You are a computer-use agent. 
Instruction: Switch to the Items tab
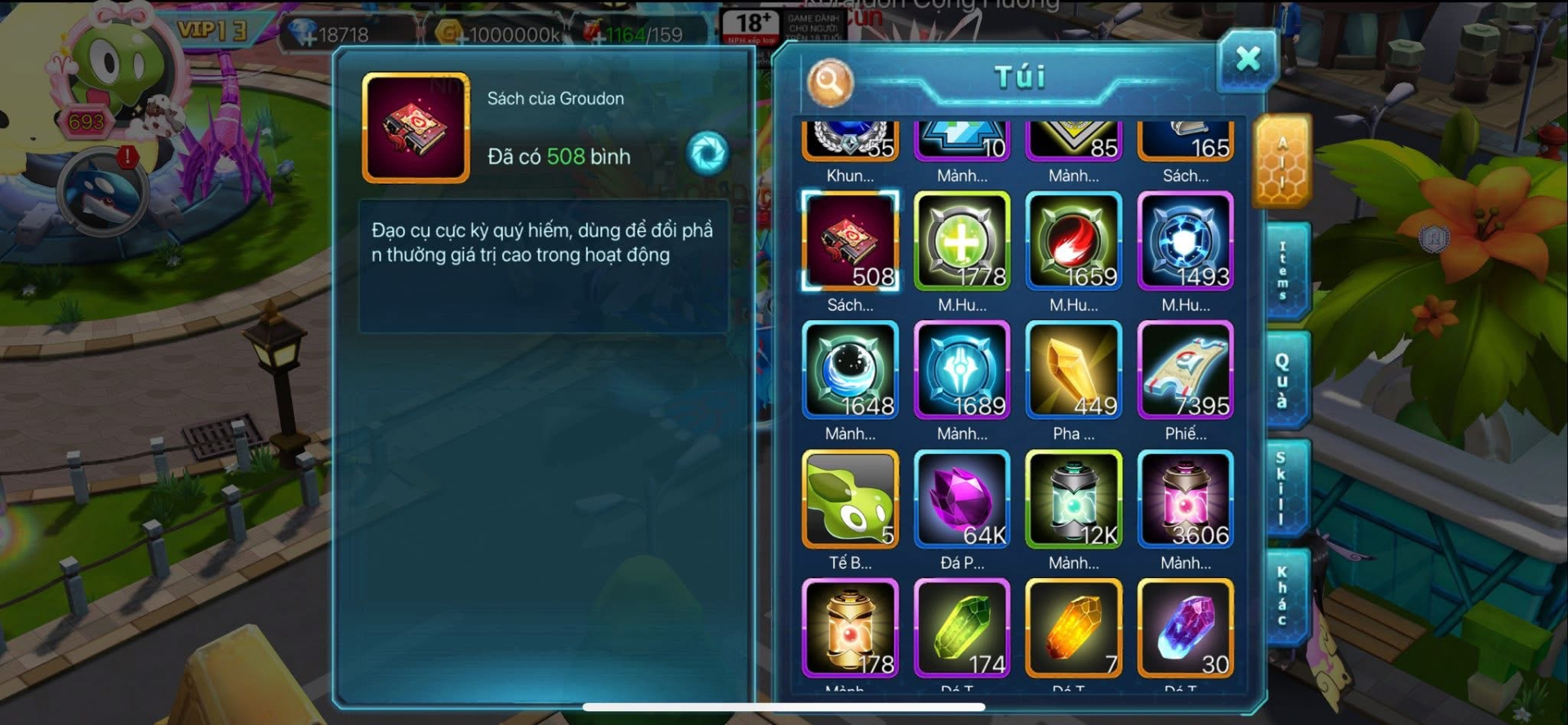tap(1285, 271)
